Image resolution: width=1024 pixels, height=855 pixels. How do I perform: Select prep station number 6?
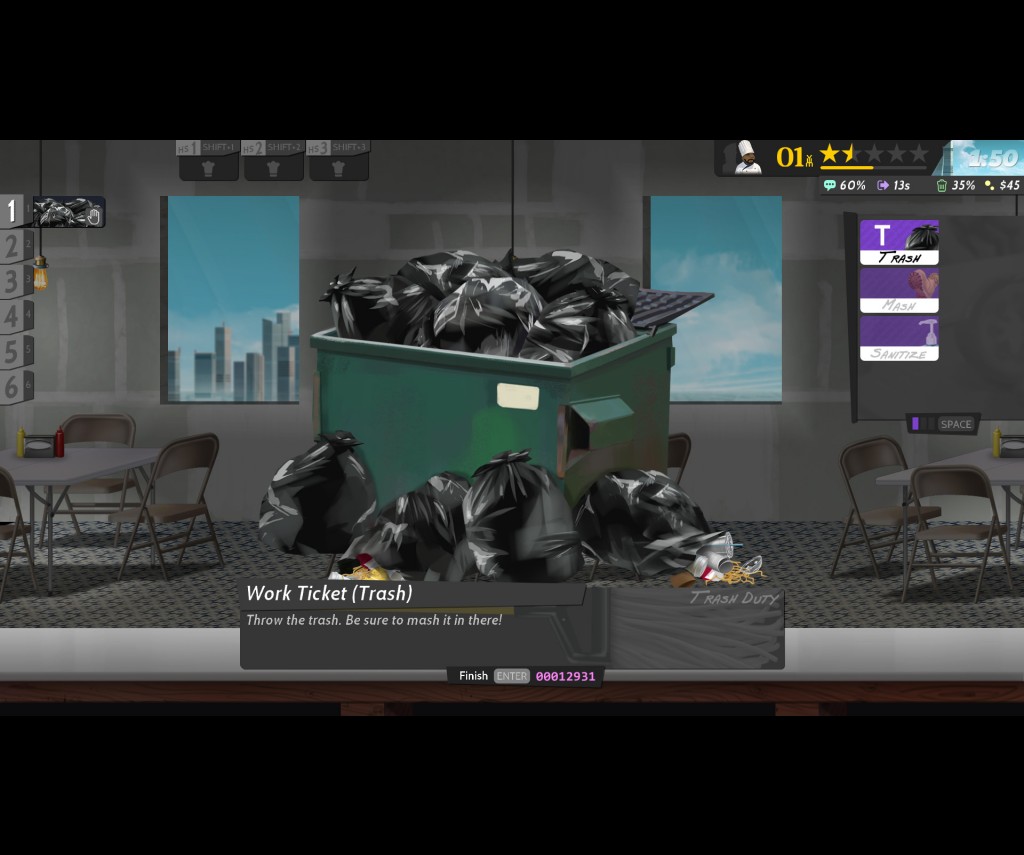click(x=14, y=387)
